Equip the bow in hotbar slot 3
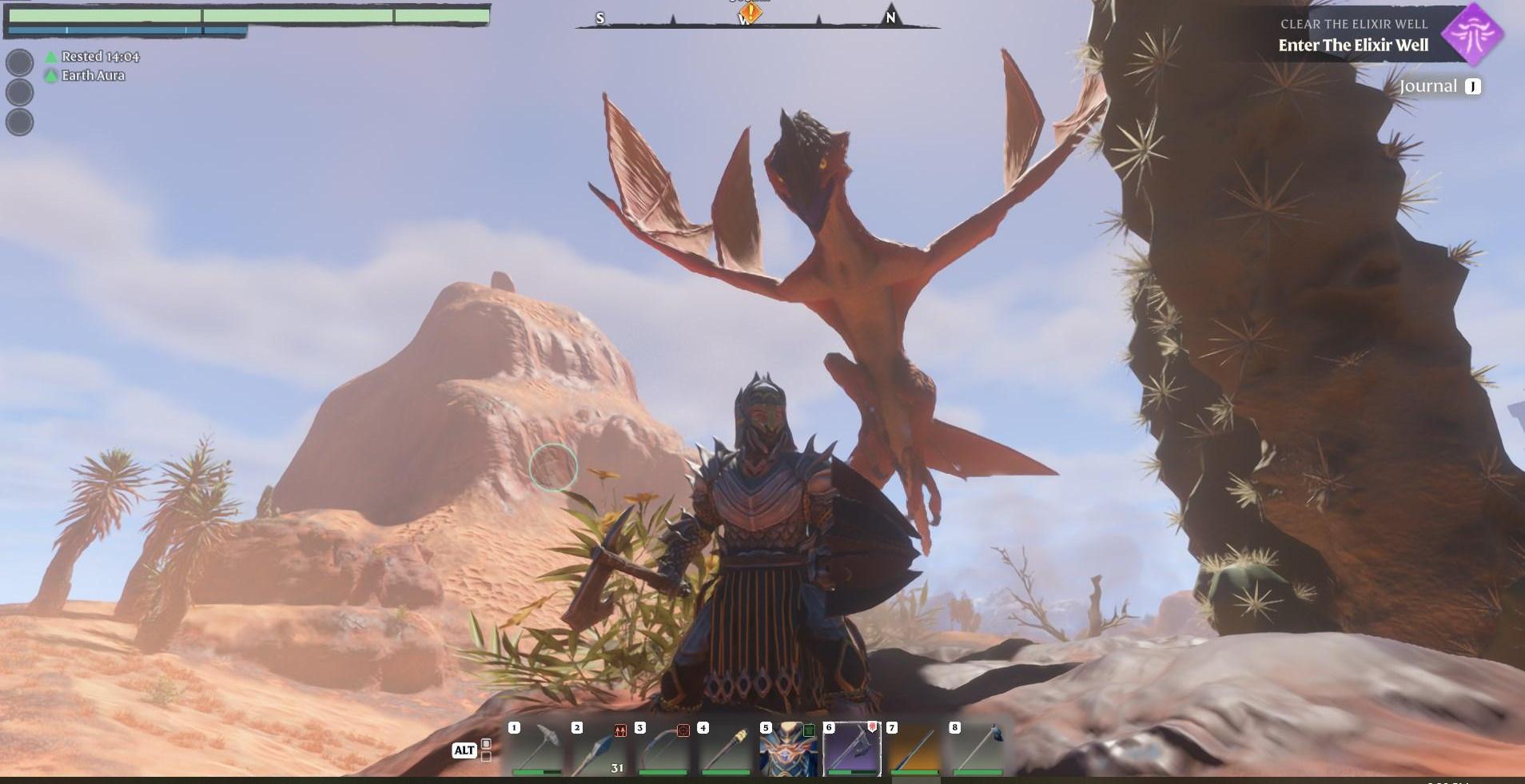This screenshot has height=784, width=1525. [663, 749]
